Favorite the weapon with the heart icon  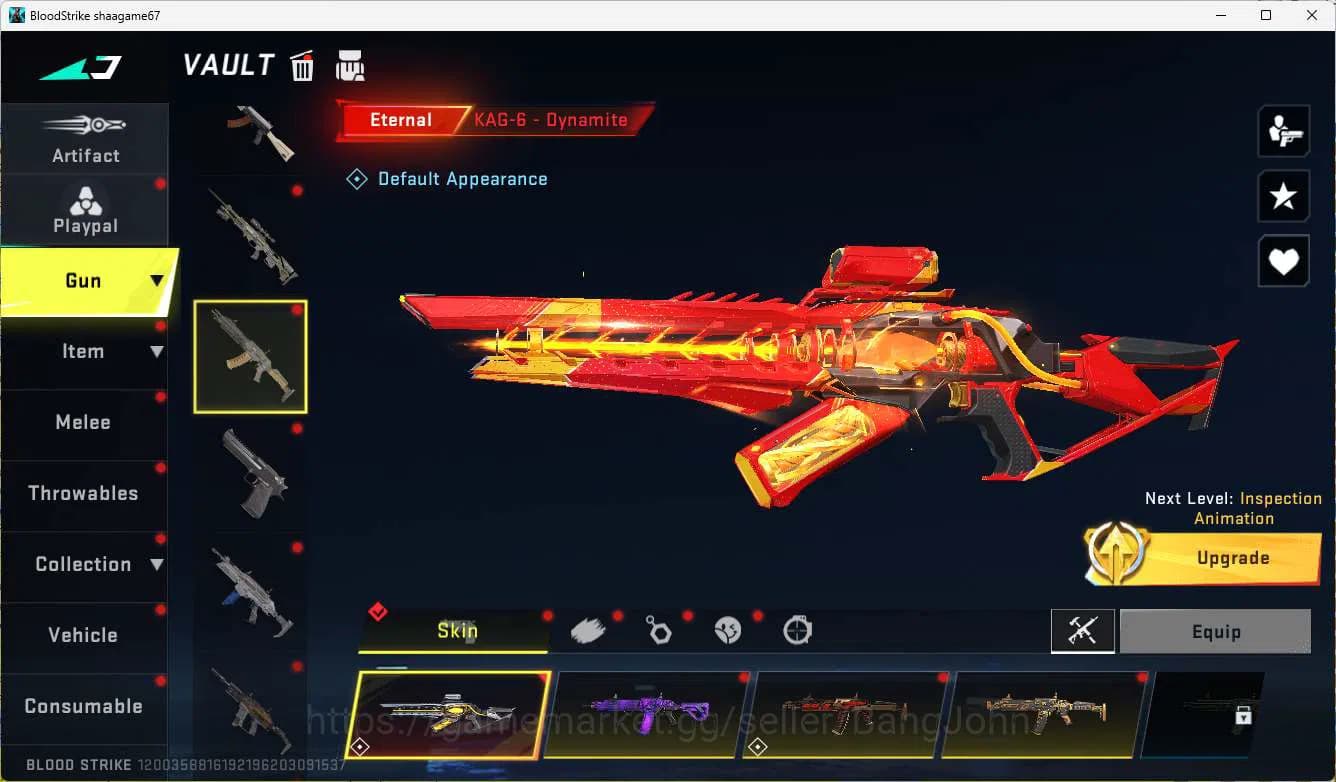click(x=1283, y=261)
